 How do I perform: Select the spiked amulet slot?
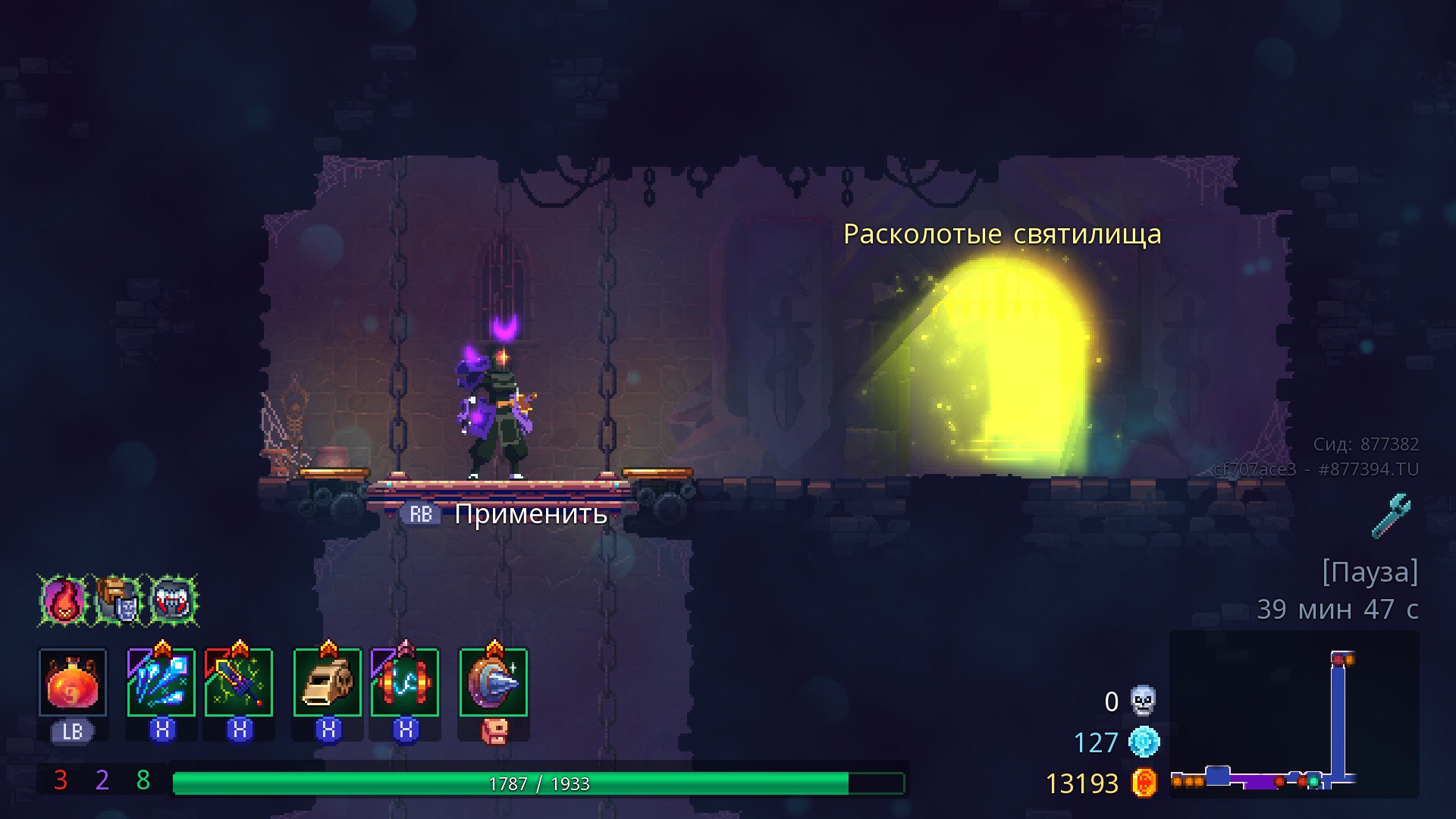tap(494, 682)
